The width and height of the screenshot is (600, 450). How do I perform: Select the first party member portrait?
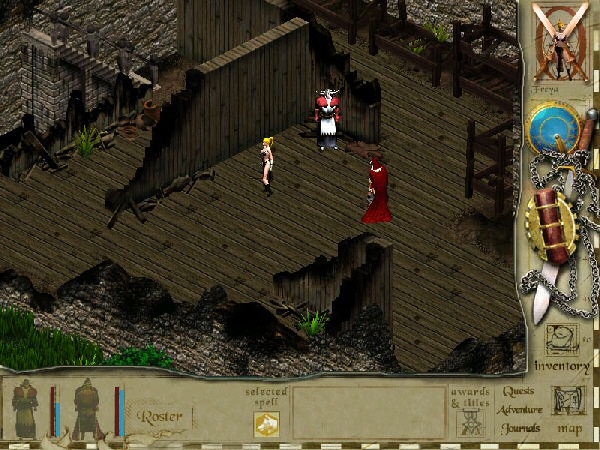(25, 410)
